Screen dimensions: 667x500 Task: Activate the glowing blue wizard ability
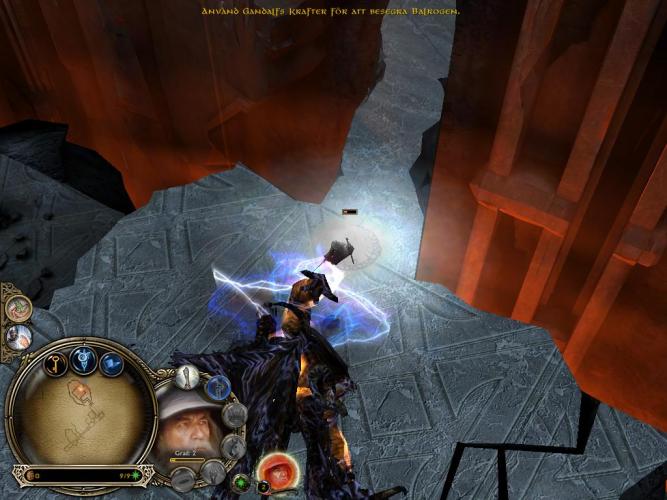[220, 387]
